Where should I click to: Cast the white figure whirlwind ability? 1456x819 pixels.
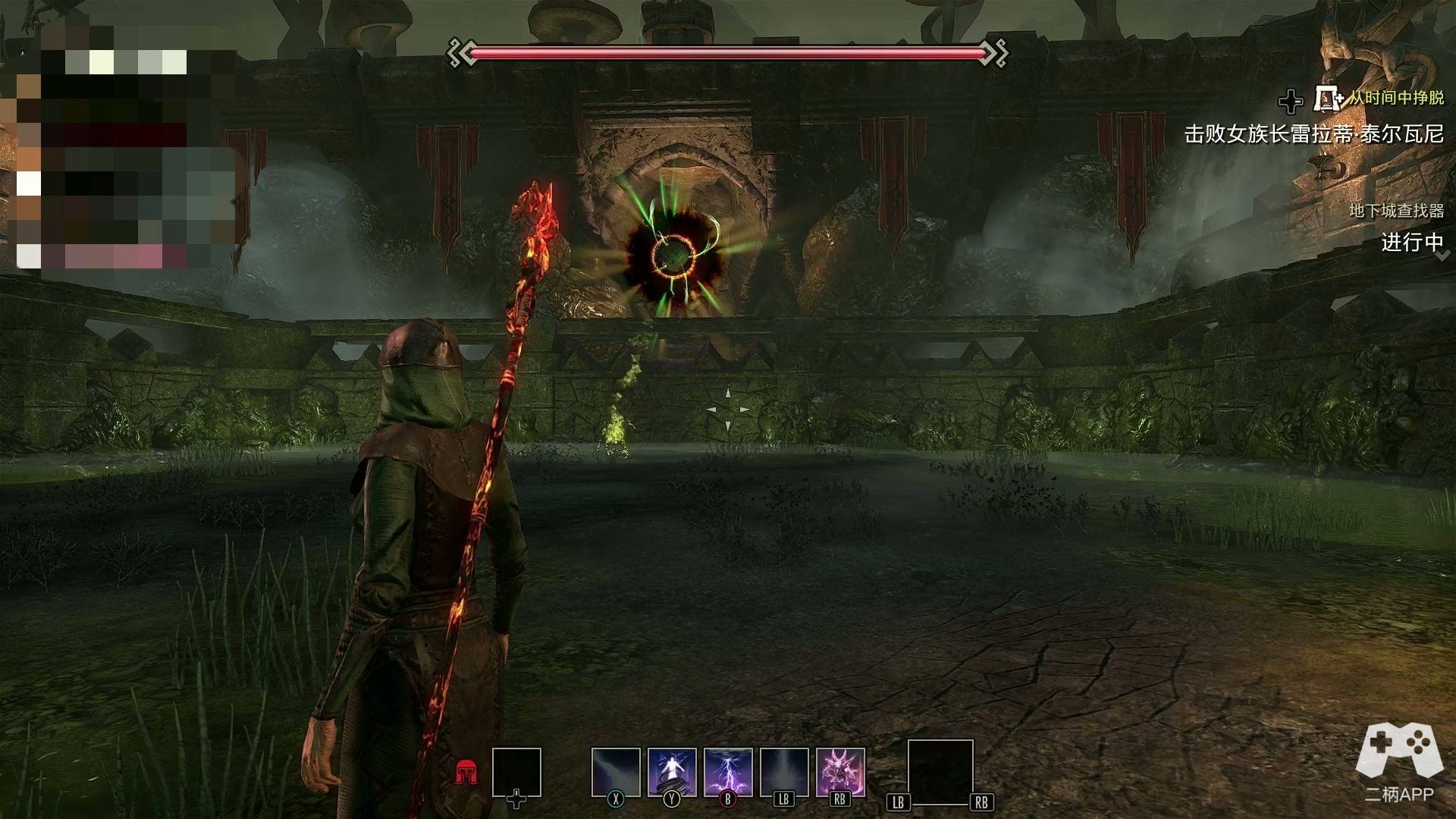point(671,772)
